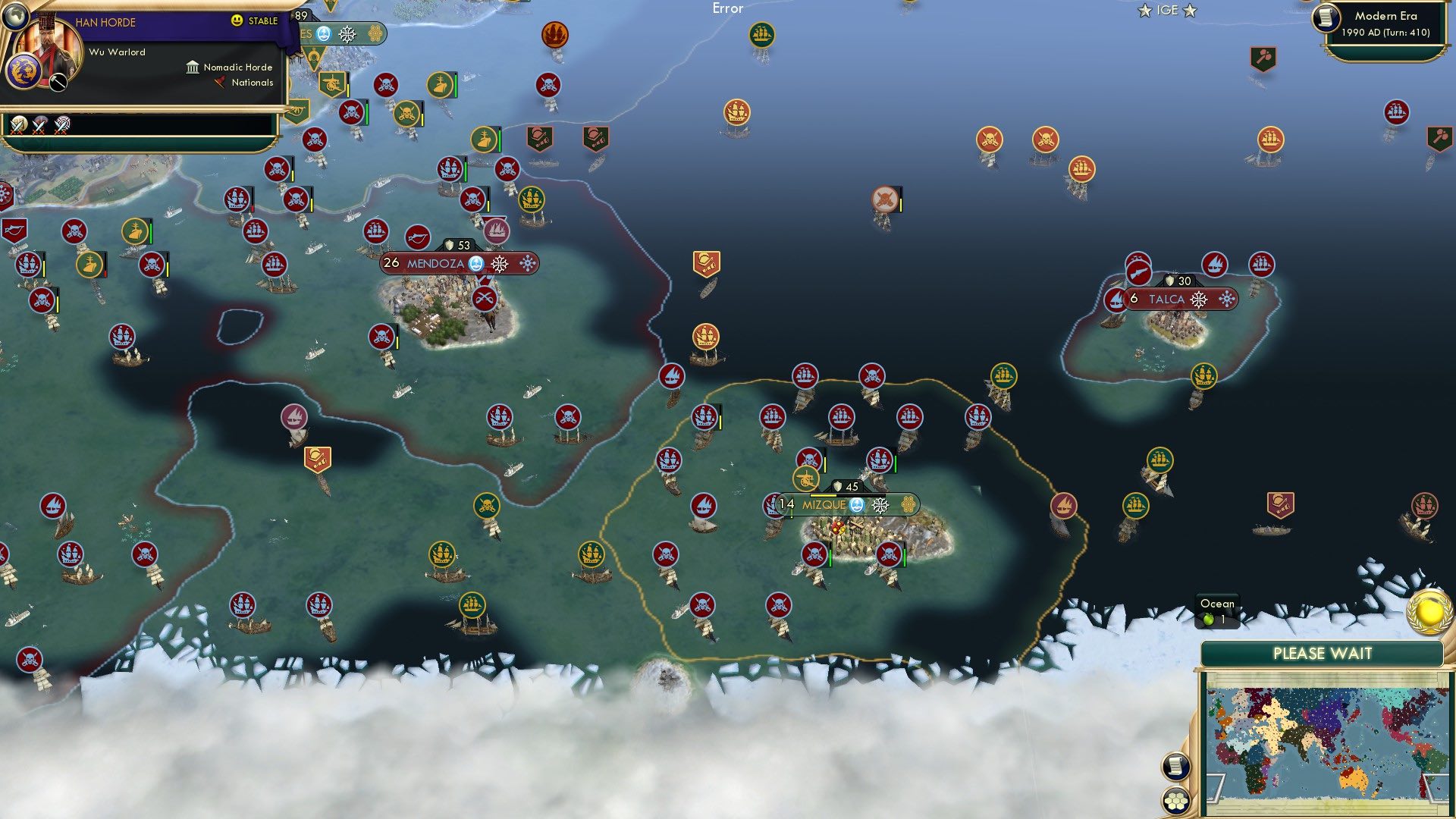Select the Han Horde dragon emblem
Image resolution: width=1456 pixels, height=819 pixels.
pyautogui.click(x=25, y=72)
